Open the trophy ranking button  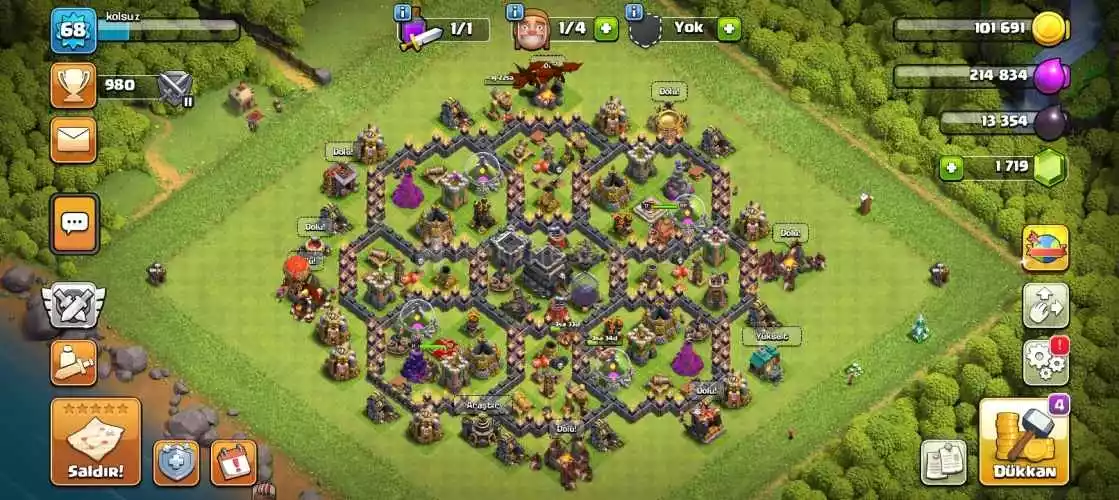(x=74, y=86)
